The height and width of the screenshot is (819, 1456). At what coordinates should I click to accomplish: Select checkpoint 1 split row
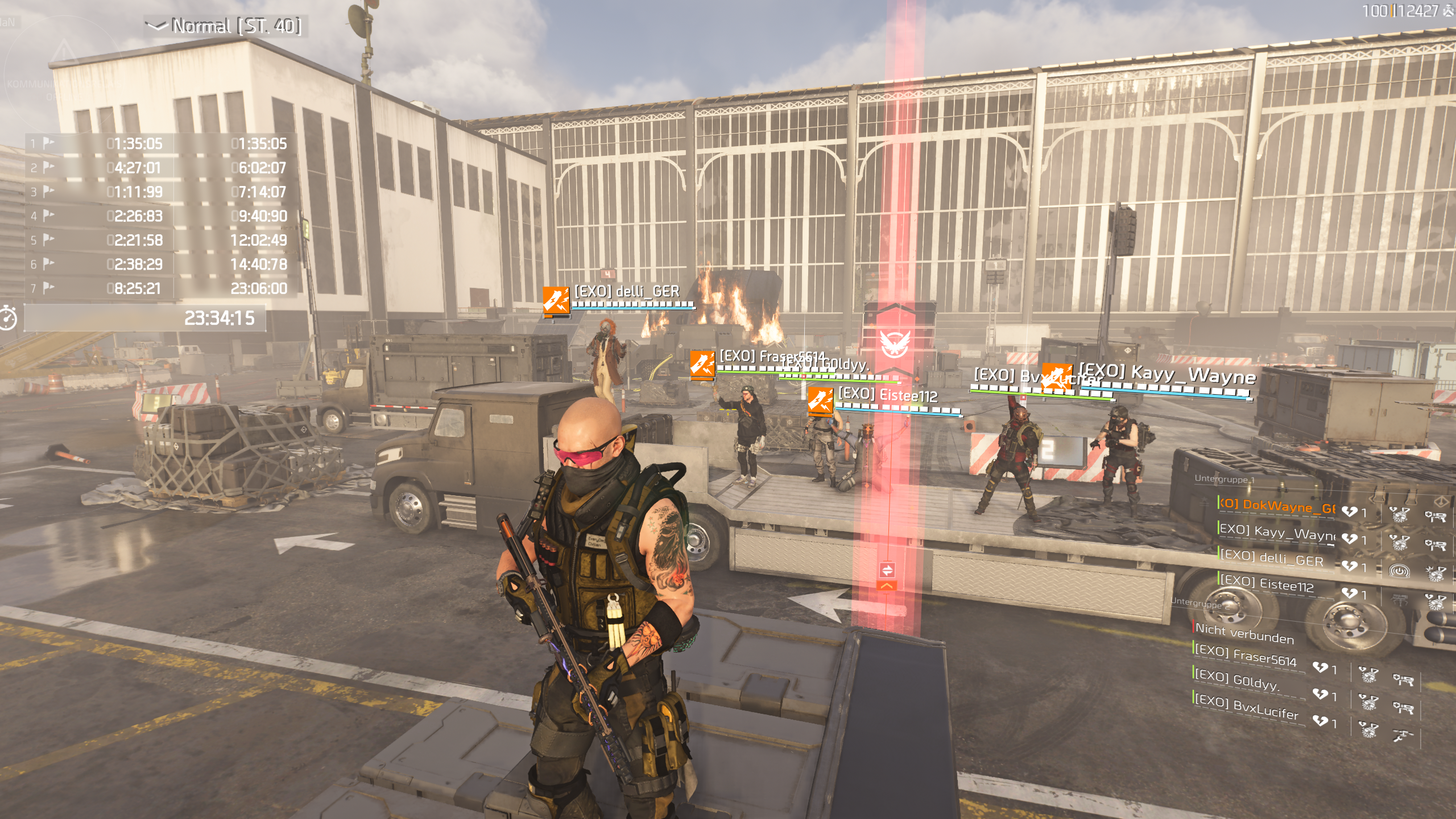159,143
